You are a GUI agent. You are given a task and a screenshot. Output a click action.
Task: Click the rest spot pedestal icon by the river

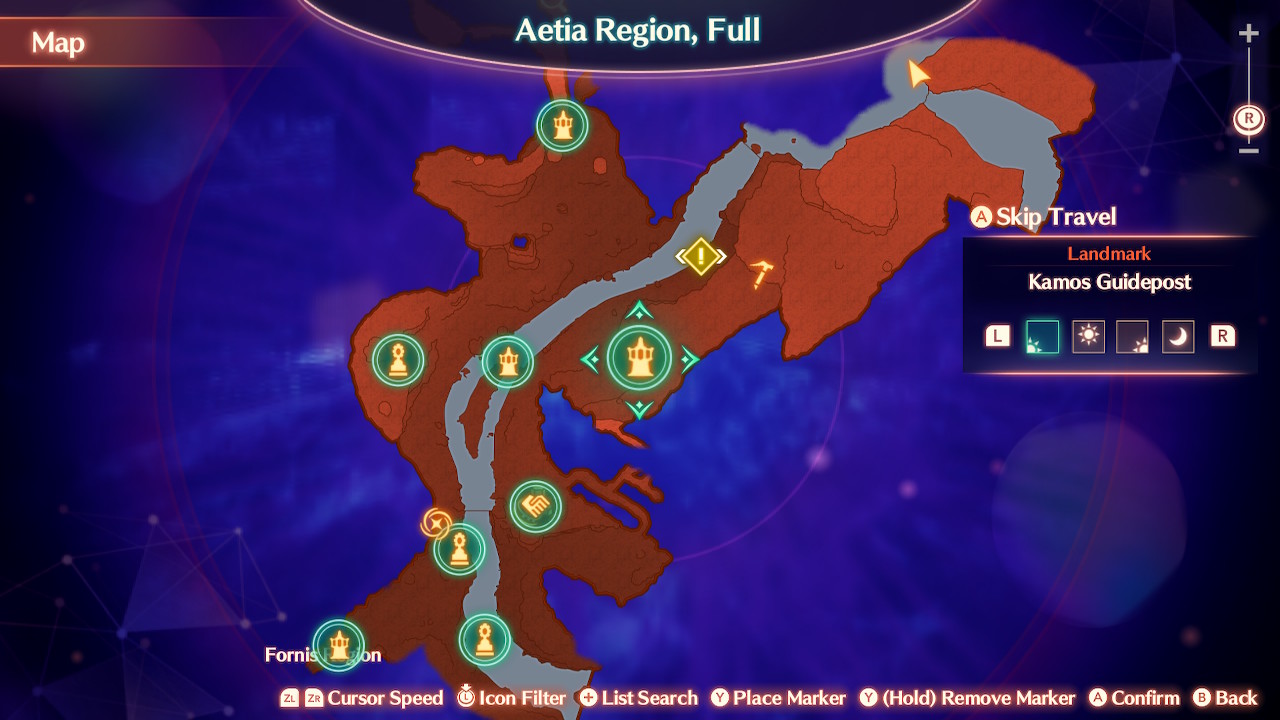(x=457, y=548)
